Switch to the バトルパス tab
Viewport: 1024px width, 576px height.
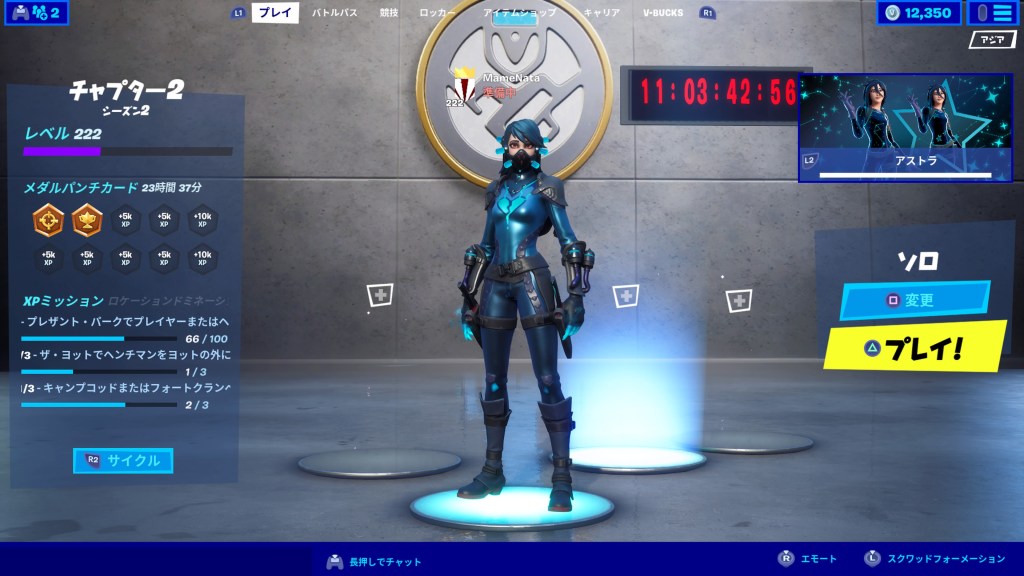334,13
